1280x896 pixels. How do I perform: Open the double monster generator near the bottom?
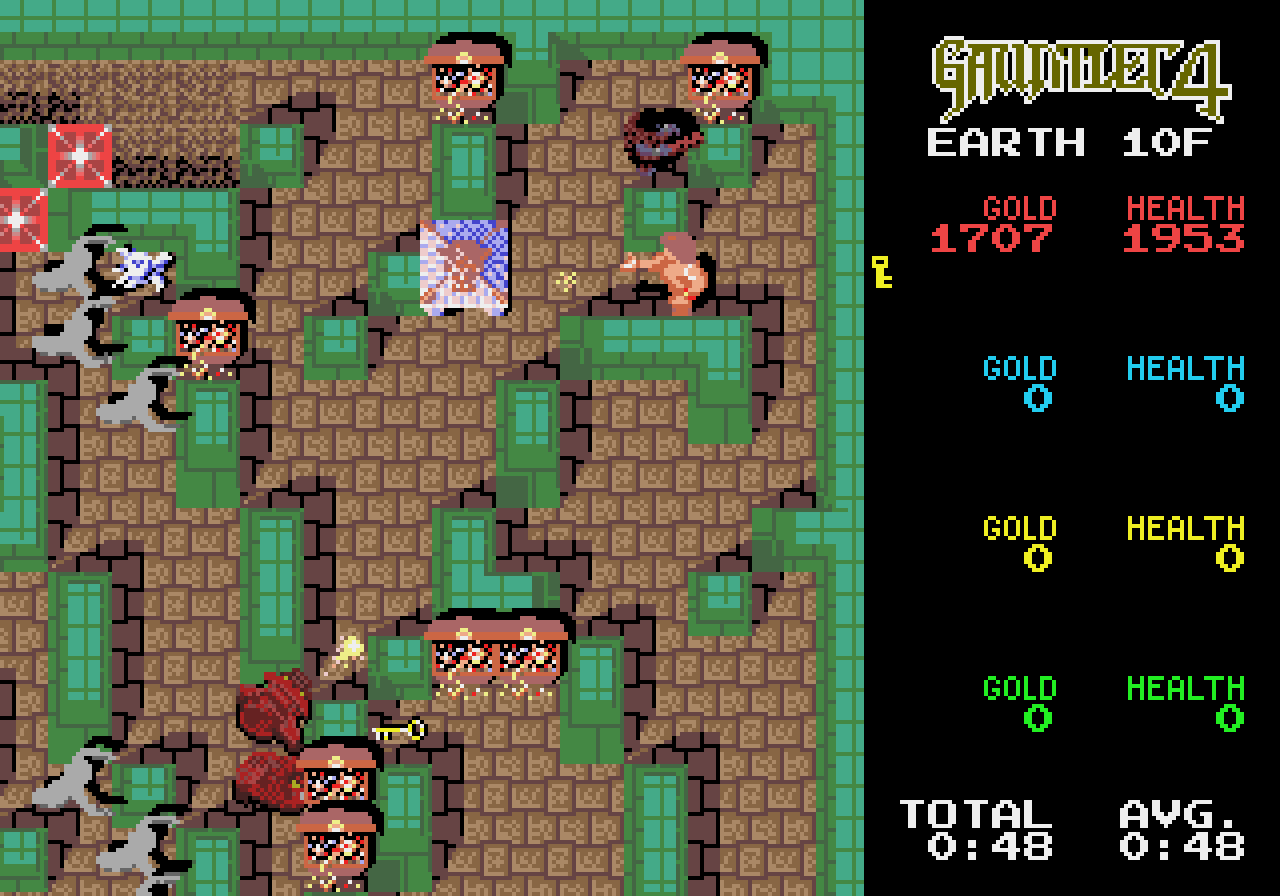(495, 655)
